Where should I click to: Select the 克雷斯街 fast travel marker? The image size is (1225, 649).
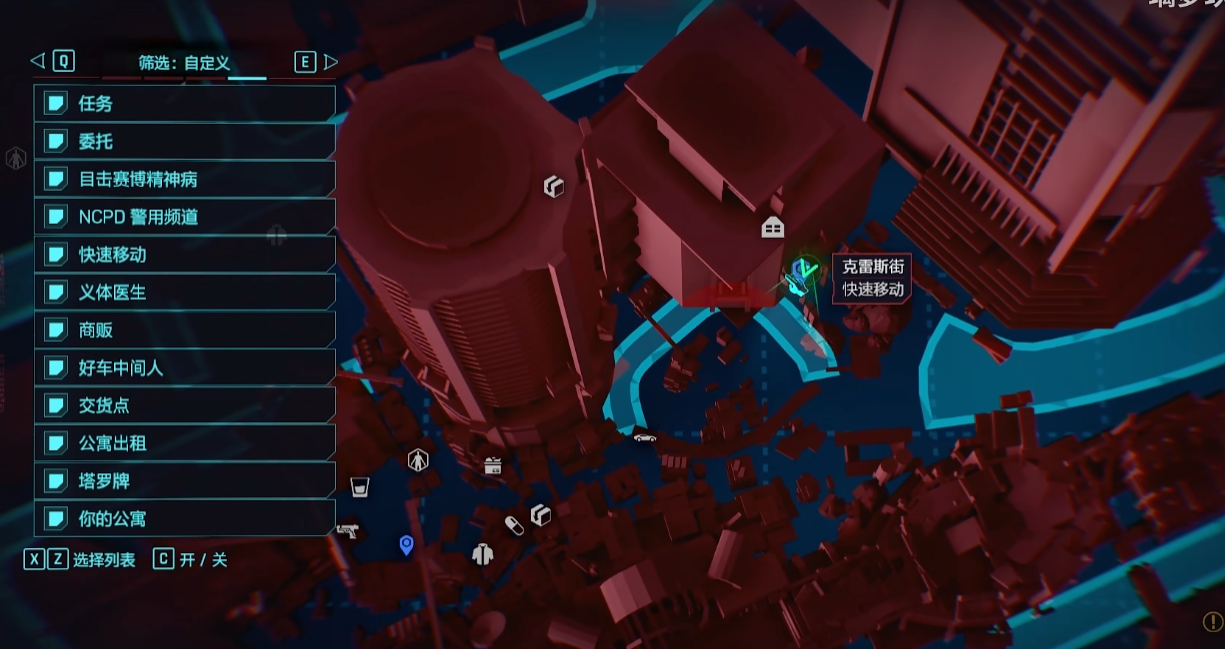pos(800,274)
